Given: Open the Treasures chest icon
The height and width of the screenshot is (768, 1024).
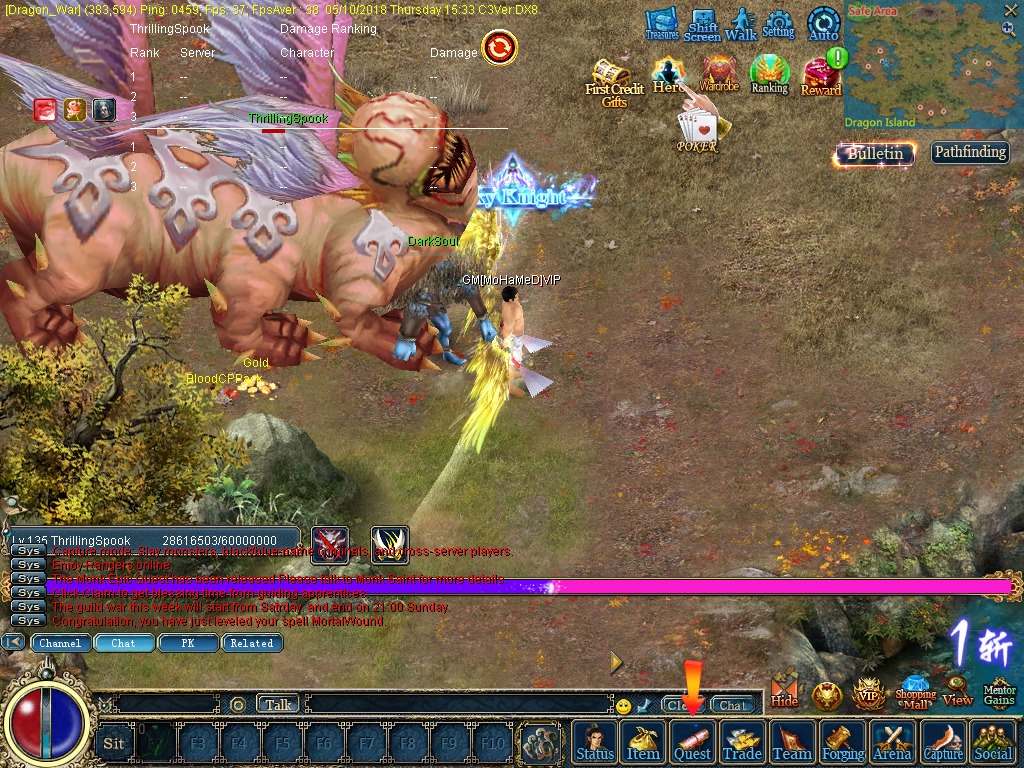Looking at the screenshot, I should tap(661, 24).
